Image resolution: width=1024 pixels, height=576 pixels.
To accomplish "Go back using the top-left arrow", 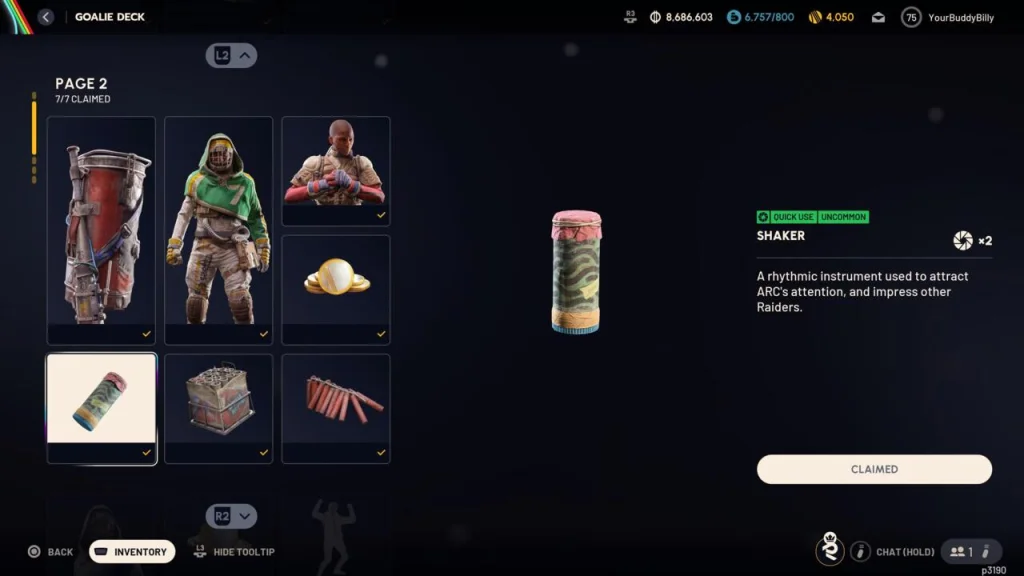I will [x=46, y=17].
